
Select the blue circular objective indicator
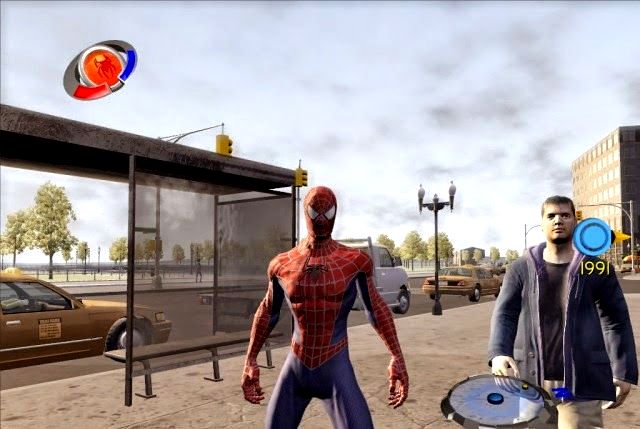[x=592, y=239]
